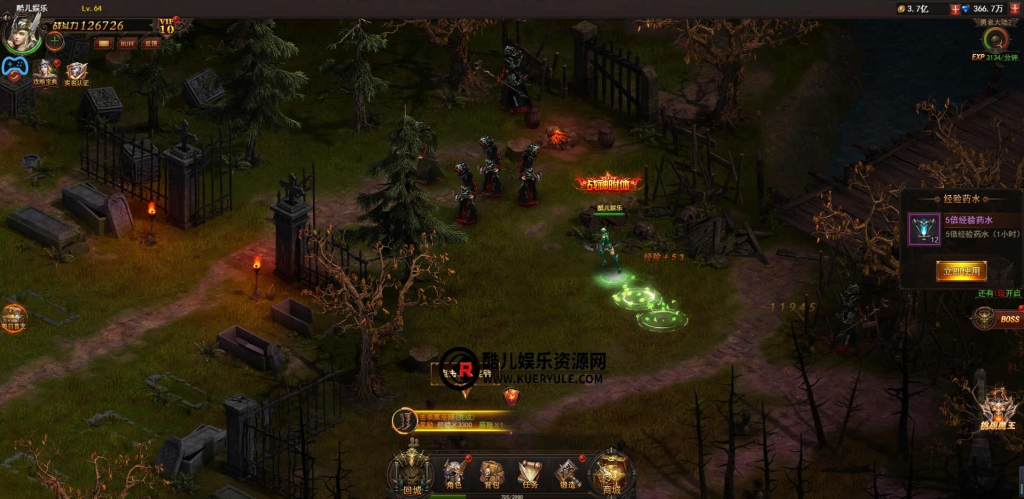
Task: Open the 背包 backpack
Action: point(490,473)
